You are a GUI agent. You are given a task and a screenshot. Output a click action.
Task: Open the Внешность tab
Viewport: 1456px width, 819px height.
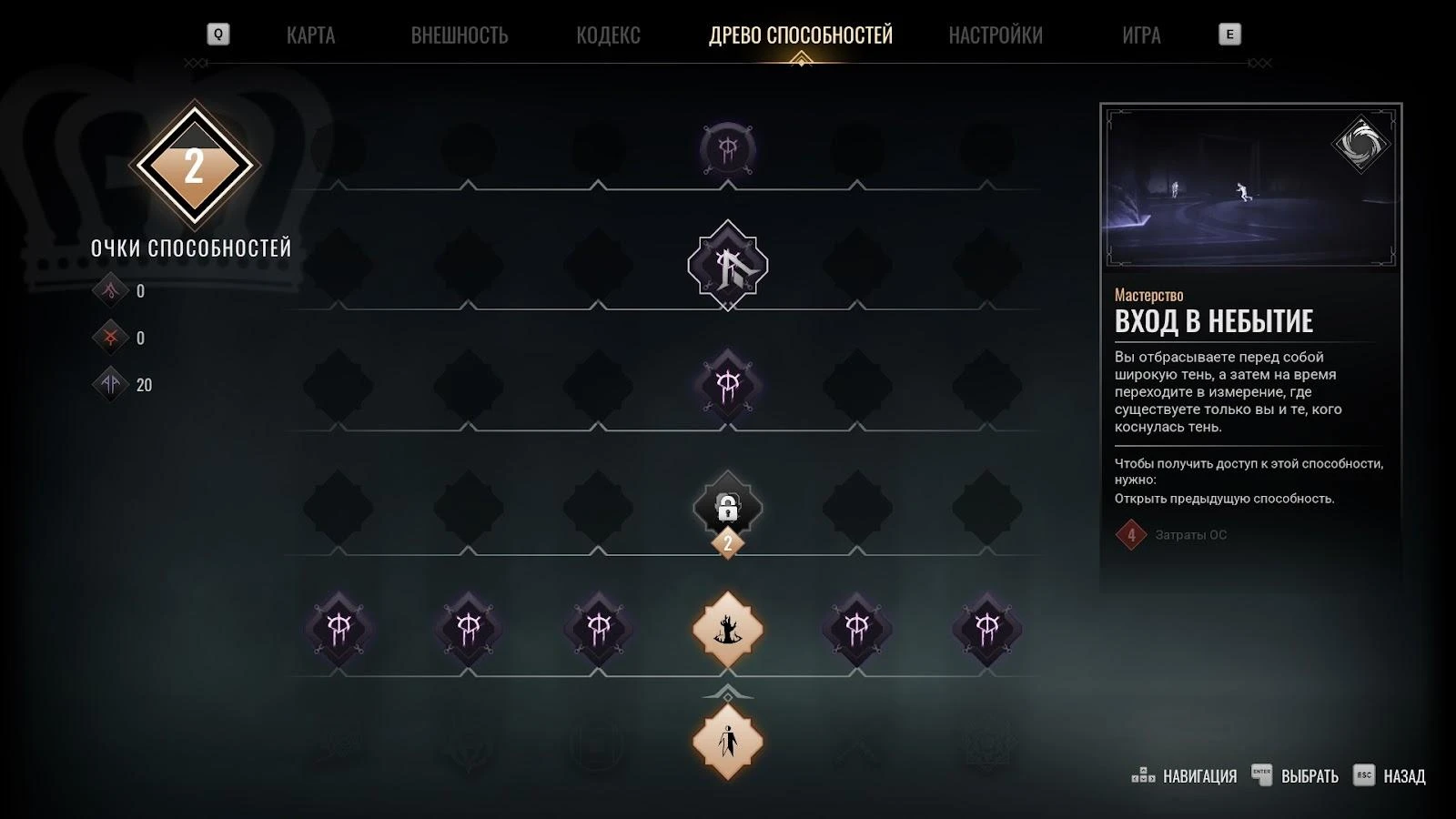pyautogui.click(x=459, y=35)
